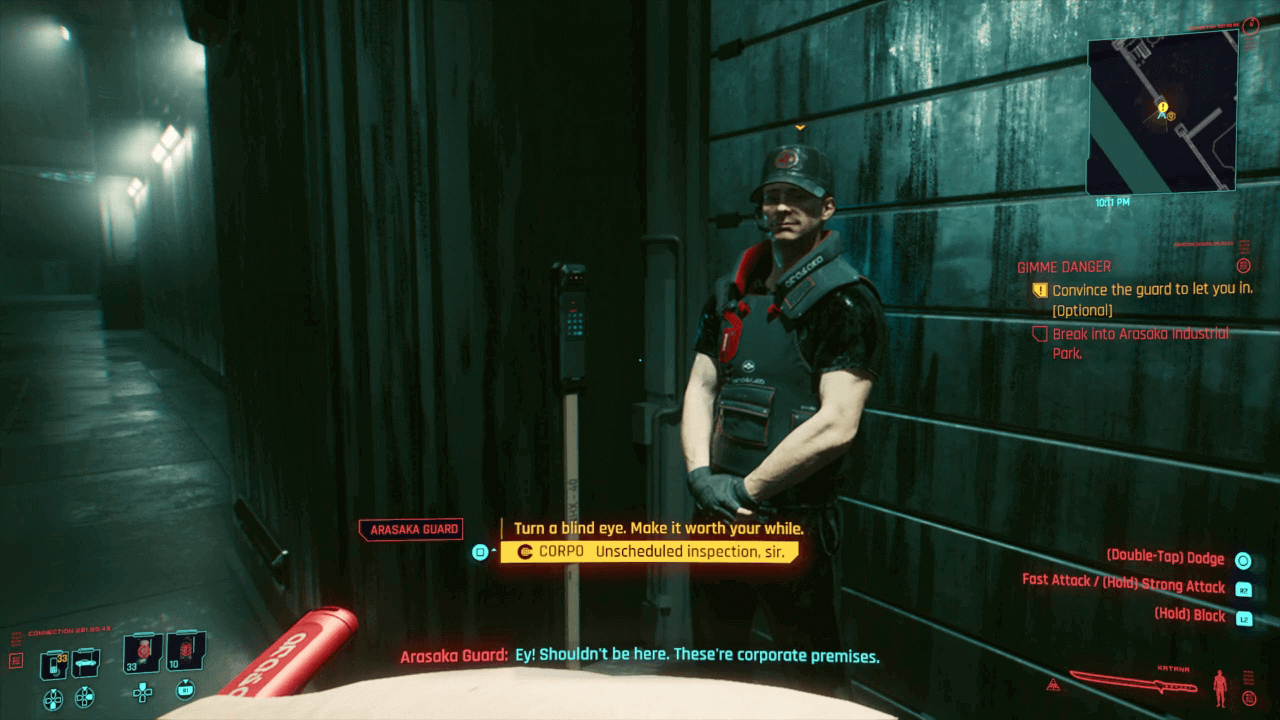Image resolution: width=1280 pixels, height=720 pixels.
Task: Select the grenade slot showing 33
Action: pyautogui.click(x=140, y=653)
